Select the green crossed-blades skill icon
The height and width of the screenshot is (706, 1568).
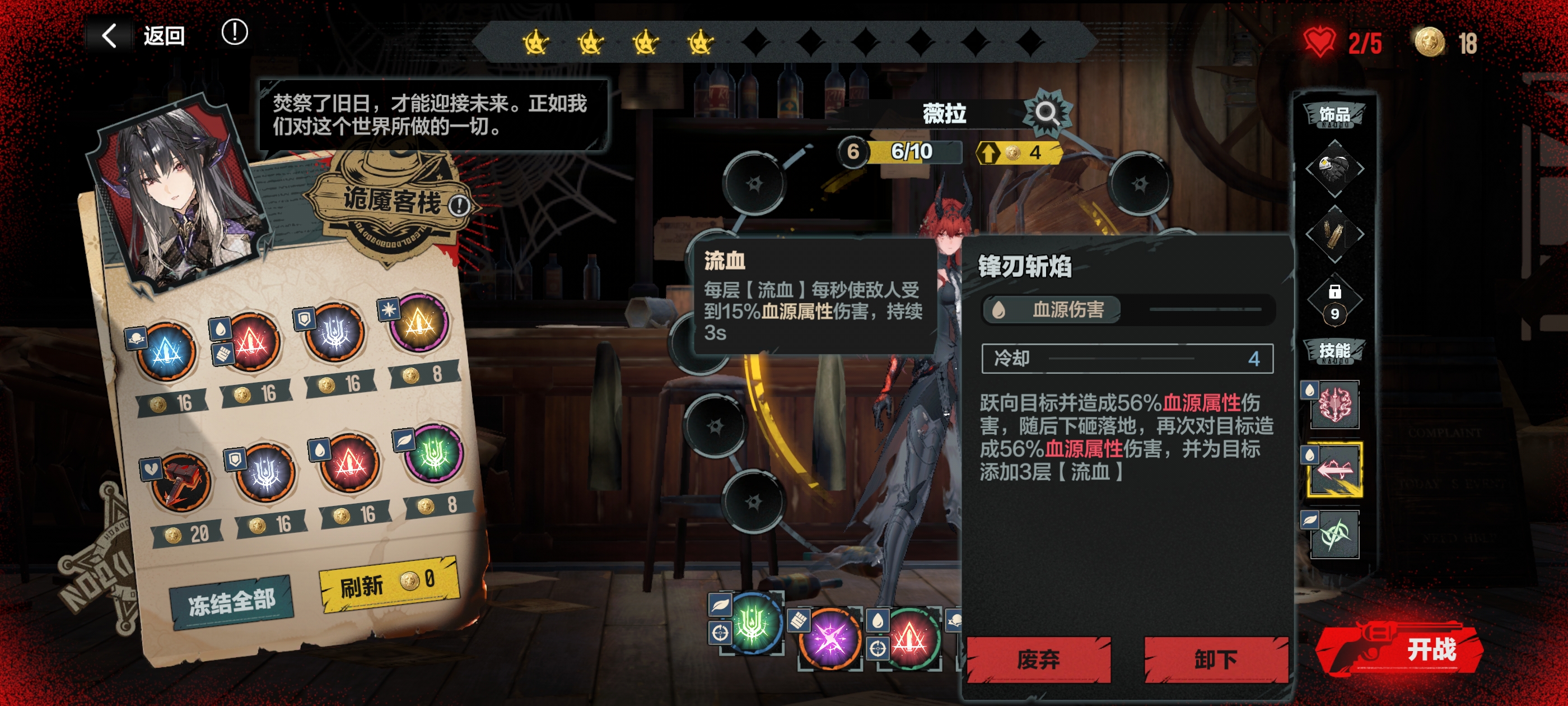[1335, 535]
